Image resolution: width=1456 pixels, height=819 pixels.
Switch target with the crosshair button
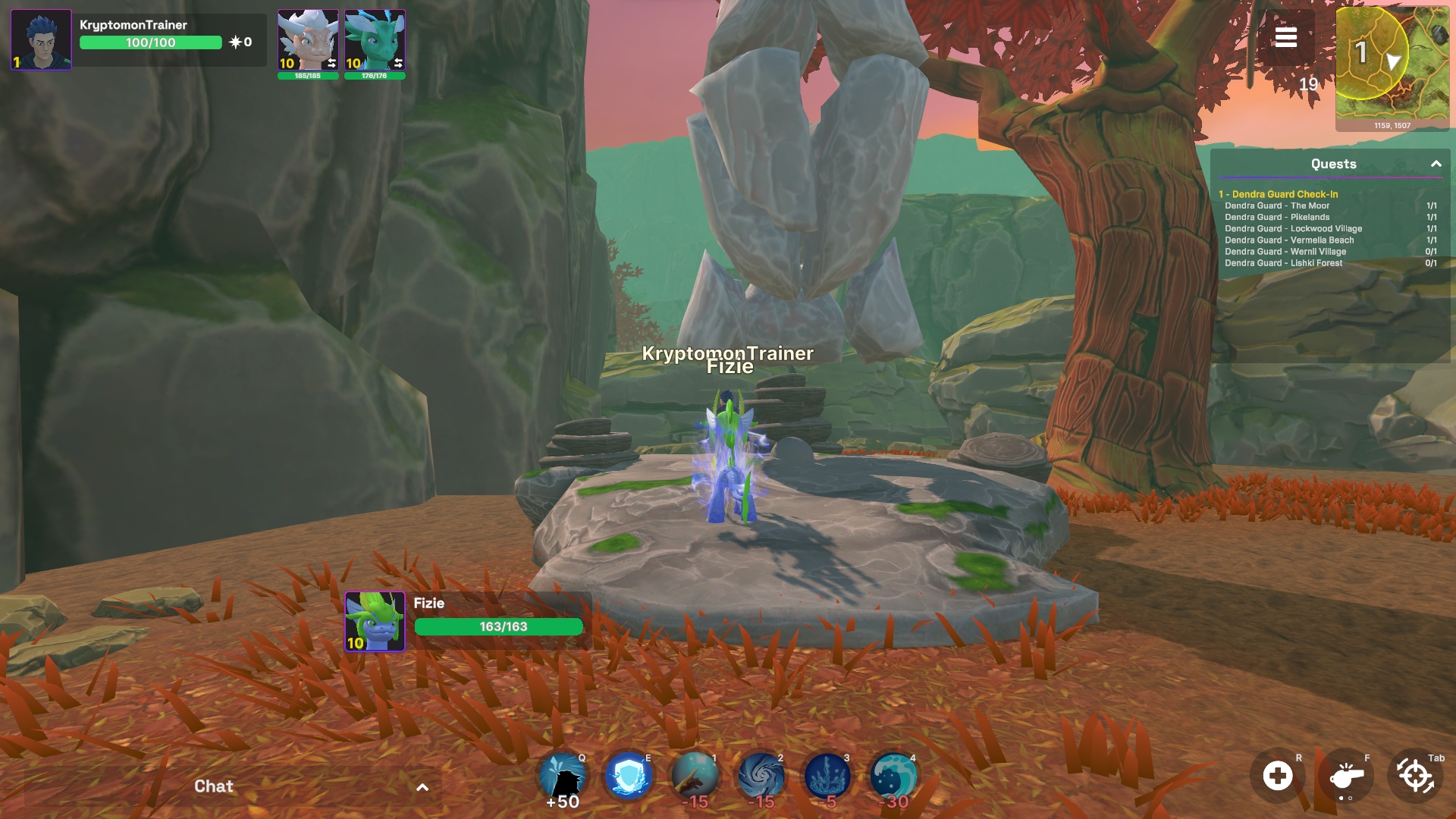tap(1414, 776)
